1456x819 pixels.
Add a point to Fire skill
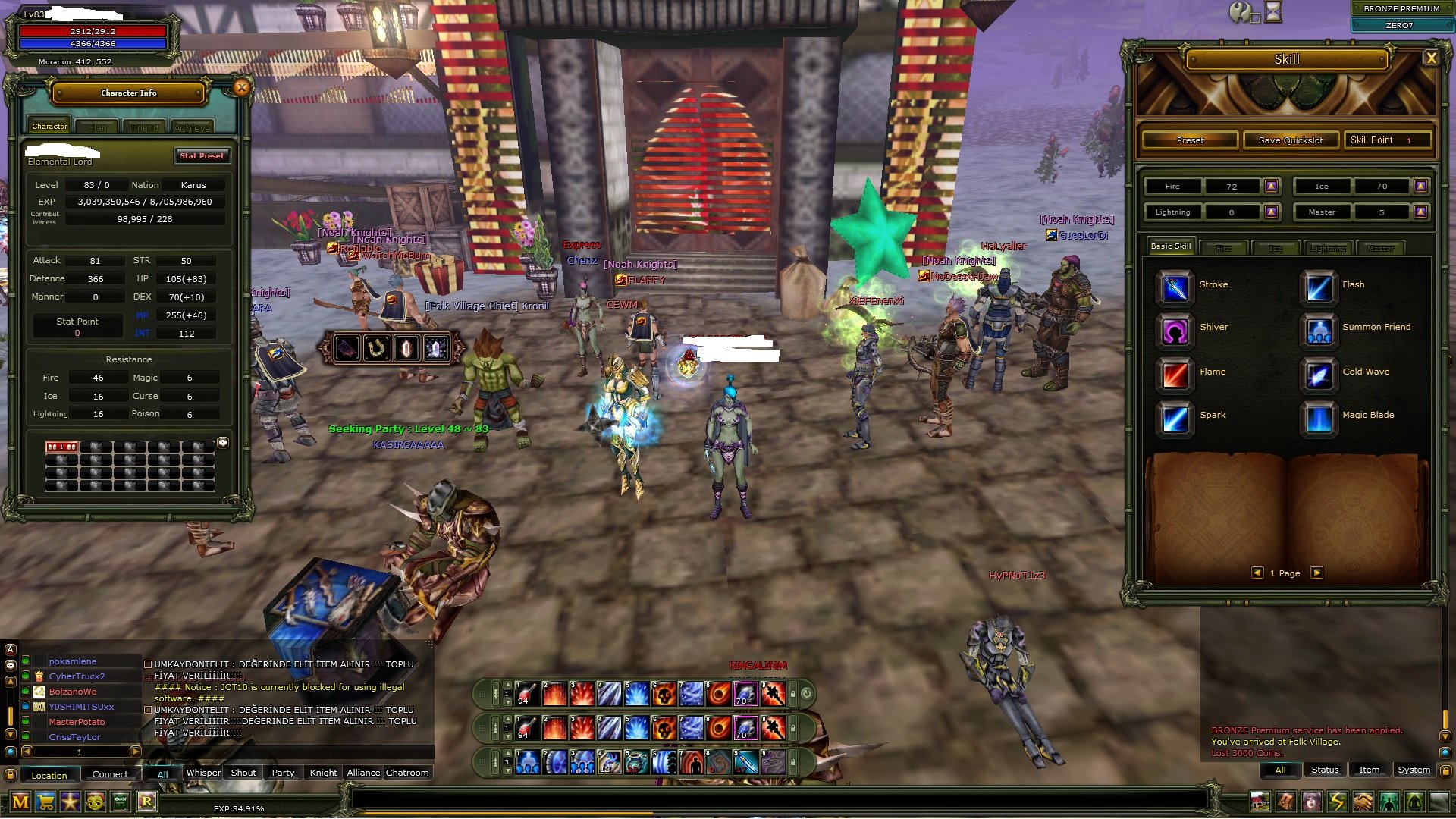tap(1272, 186)
